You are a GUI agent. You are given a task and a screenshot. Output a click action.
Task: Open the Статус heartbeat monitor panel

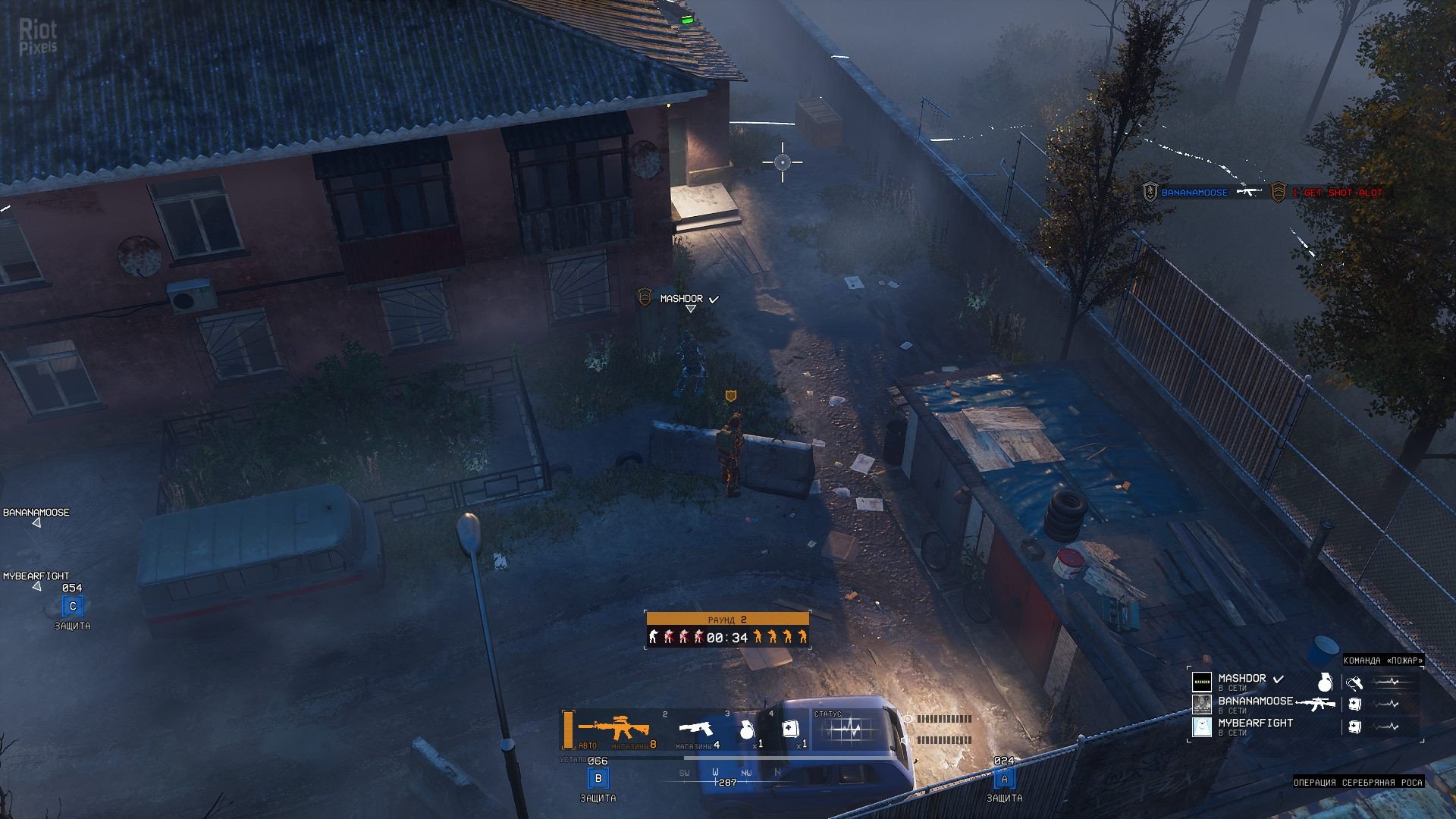(x=849, y=730)
